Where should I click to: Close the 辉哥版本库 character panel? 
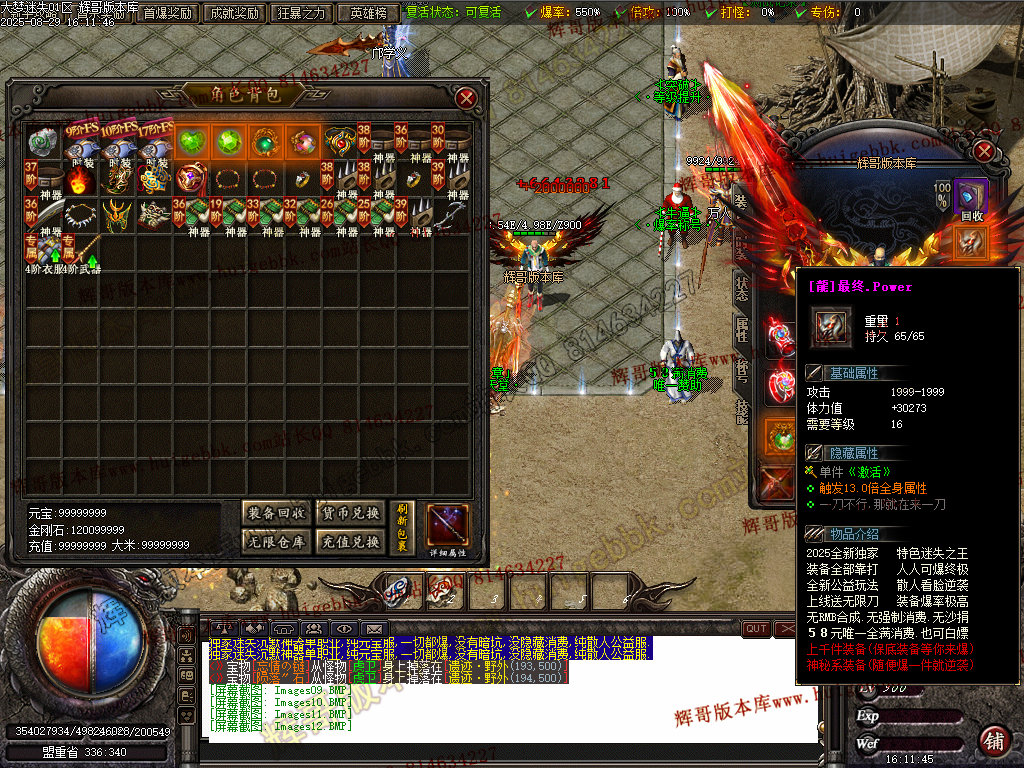pos(984,151)
